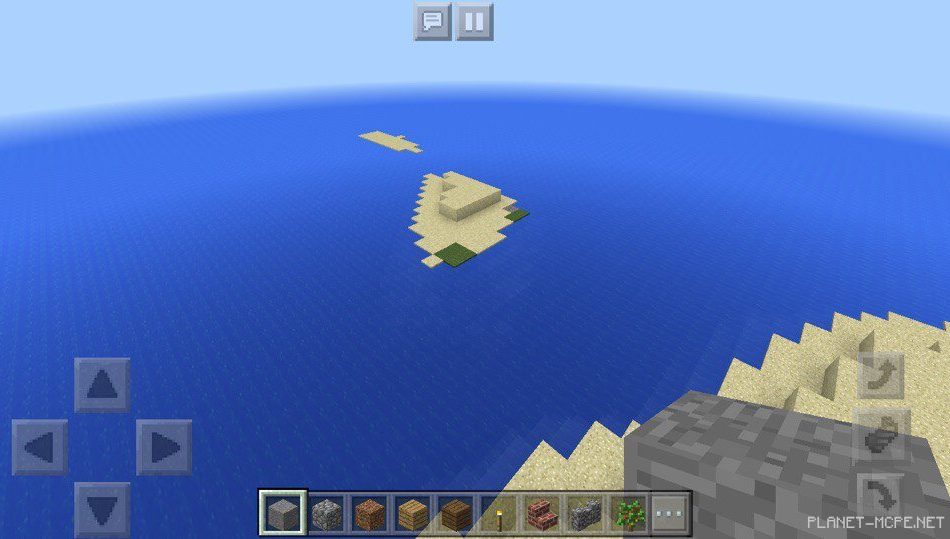Screen dimensions: 950x539
Task: Open inventory with the three-dots button
Action: tap(670, 513)
